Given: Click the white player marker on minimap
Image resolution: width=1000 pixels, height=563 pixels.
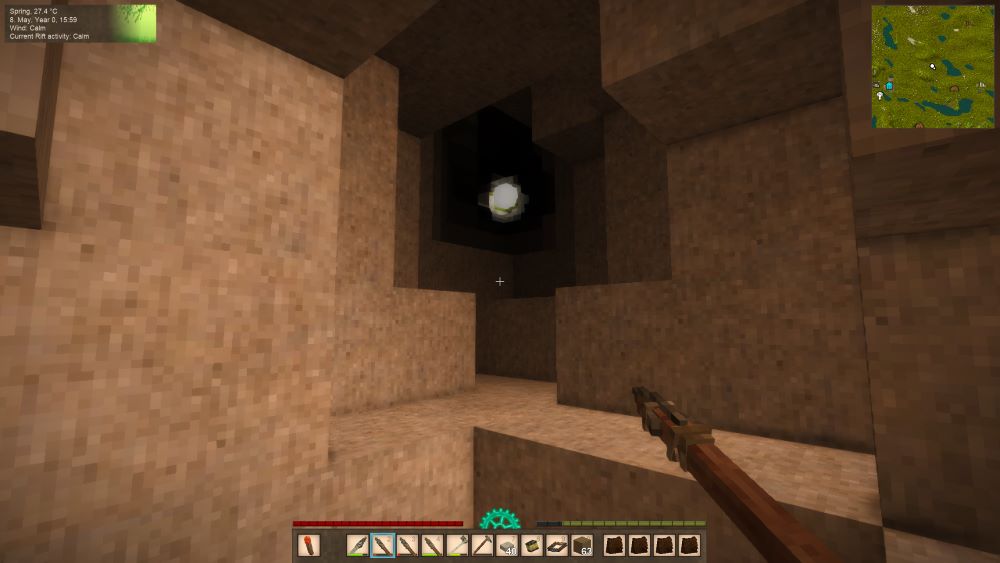Looking at the screenshot, I should coord(932,66).
